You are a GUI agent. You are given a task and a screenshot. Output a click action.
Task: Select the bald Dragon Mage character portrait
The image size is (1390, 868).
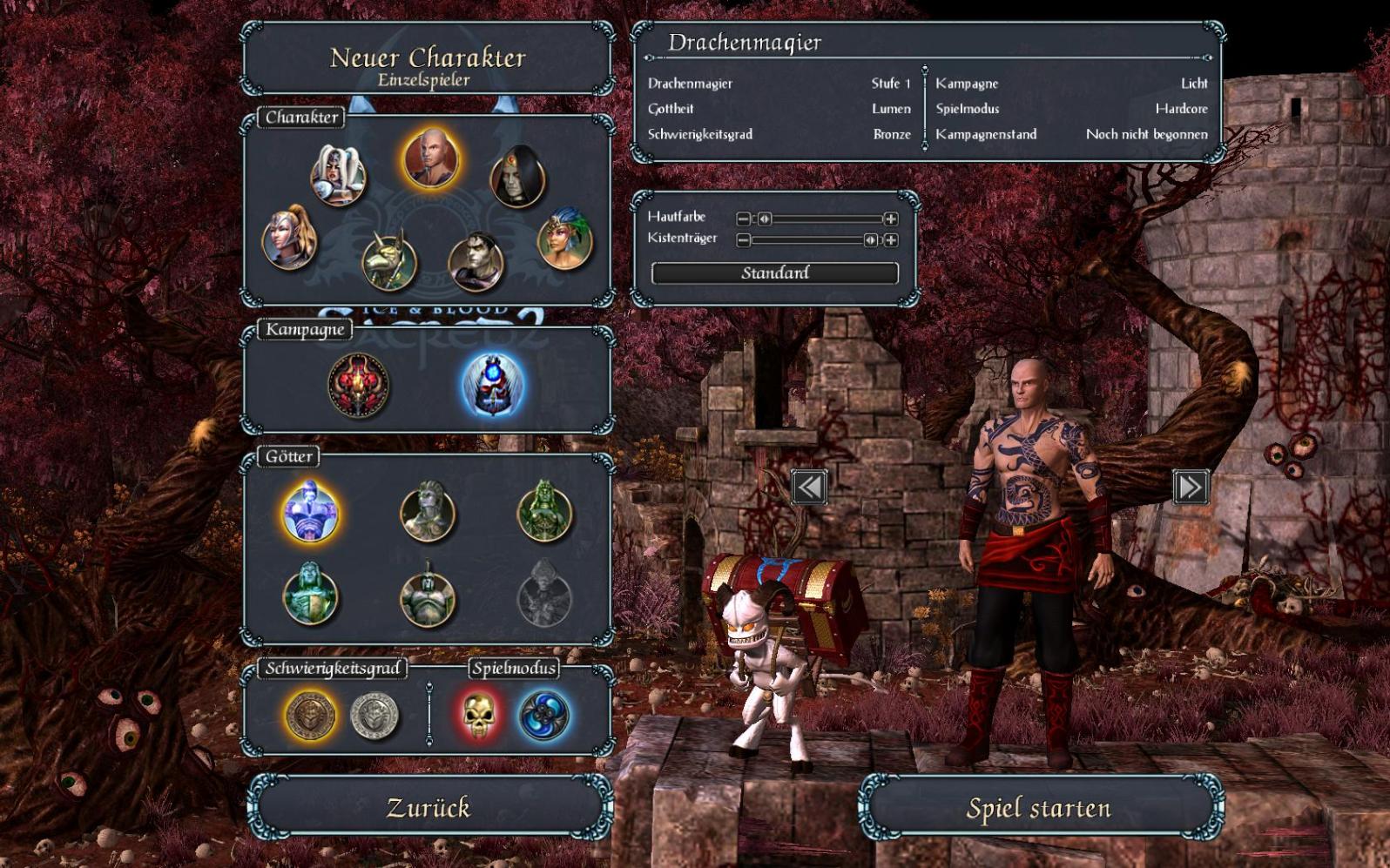point(430,158)
